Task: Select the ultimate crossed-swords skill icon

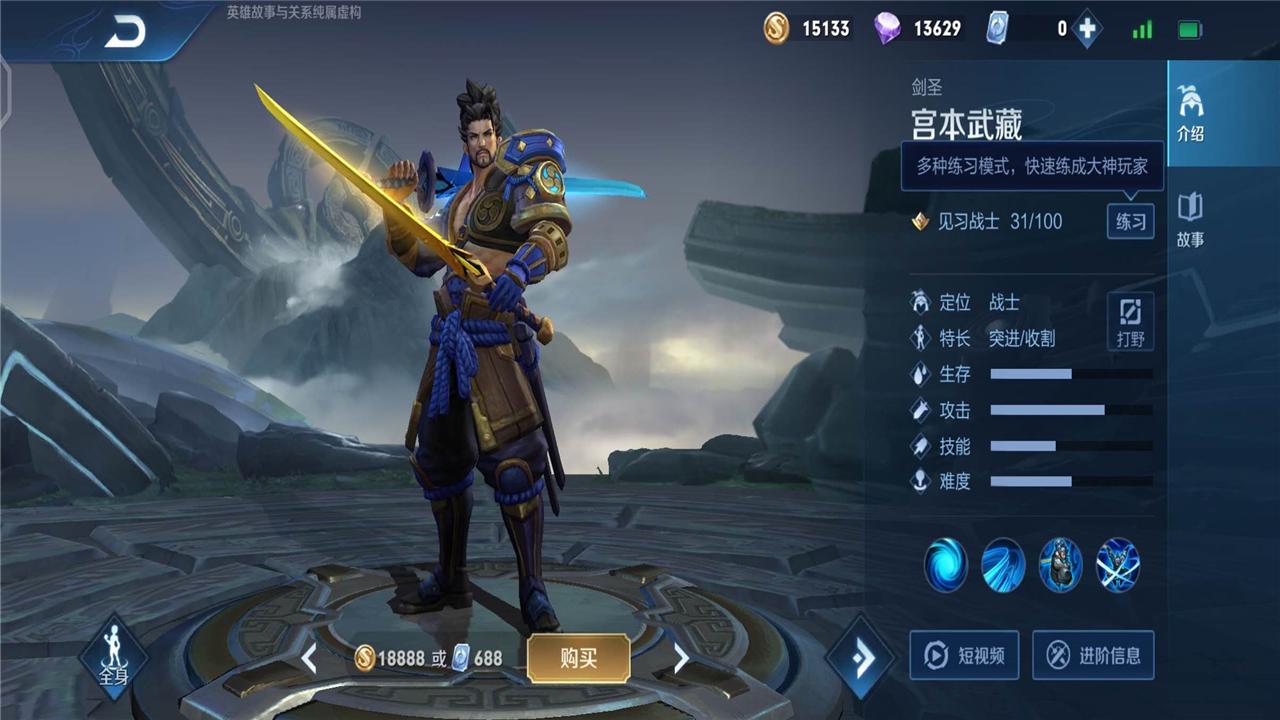Action: coord(1119,565)
